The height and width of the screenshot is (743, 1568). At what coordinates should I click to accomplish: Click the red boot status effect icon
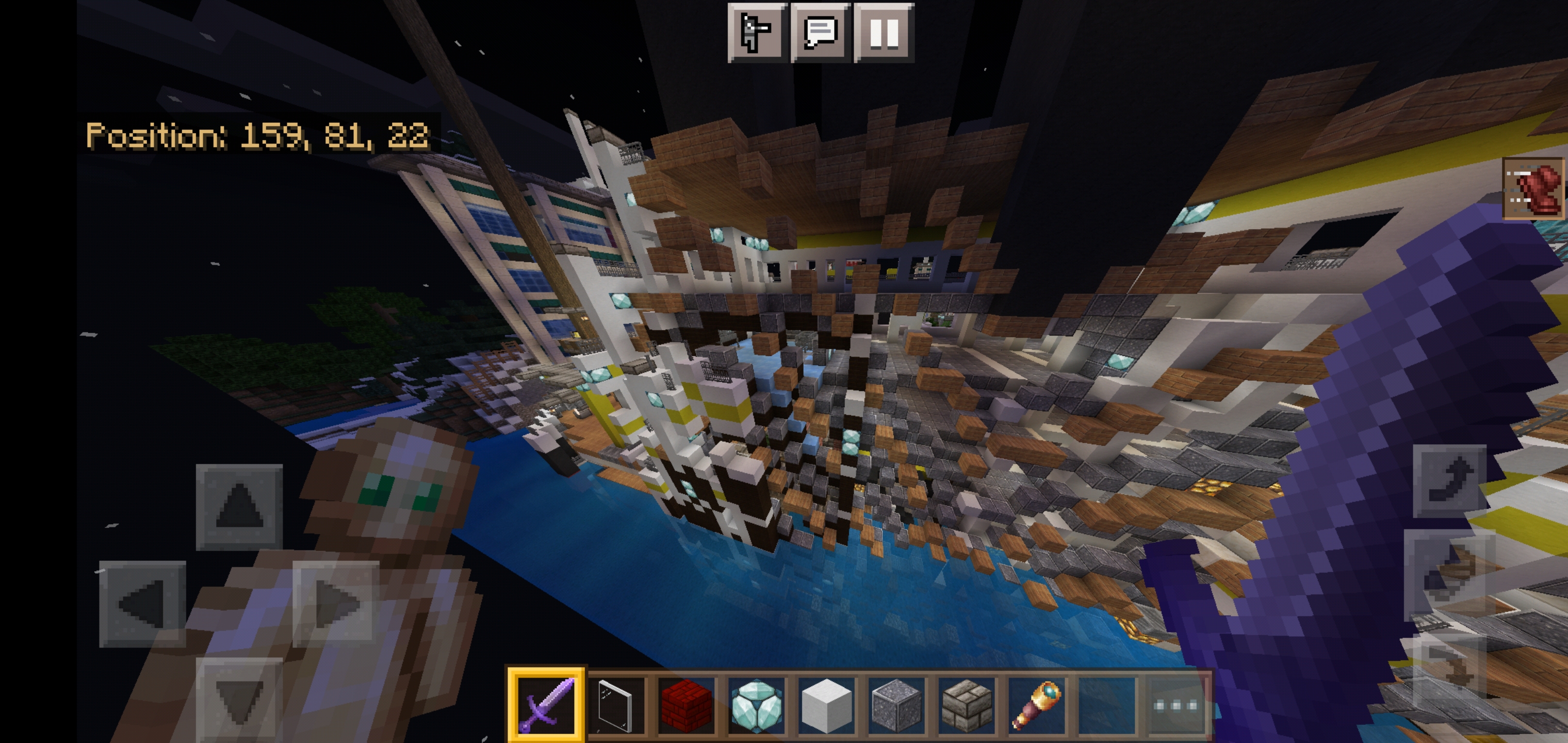click(1533, 188)
